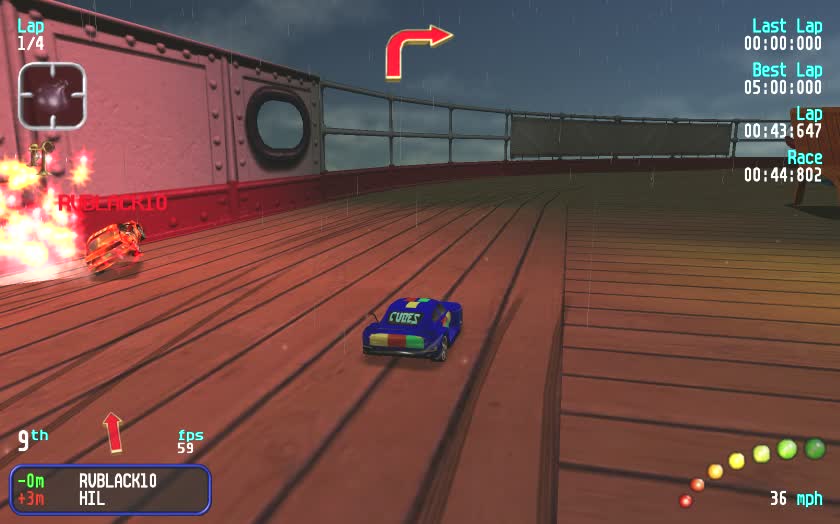Viewport: 840px width, 524px height.
Task: Click the small red upward arrow
Action: [x=113, y=431]
